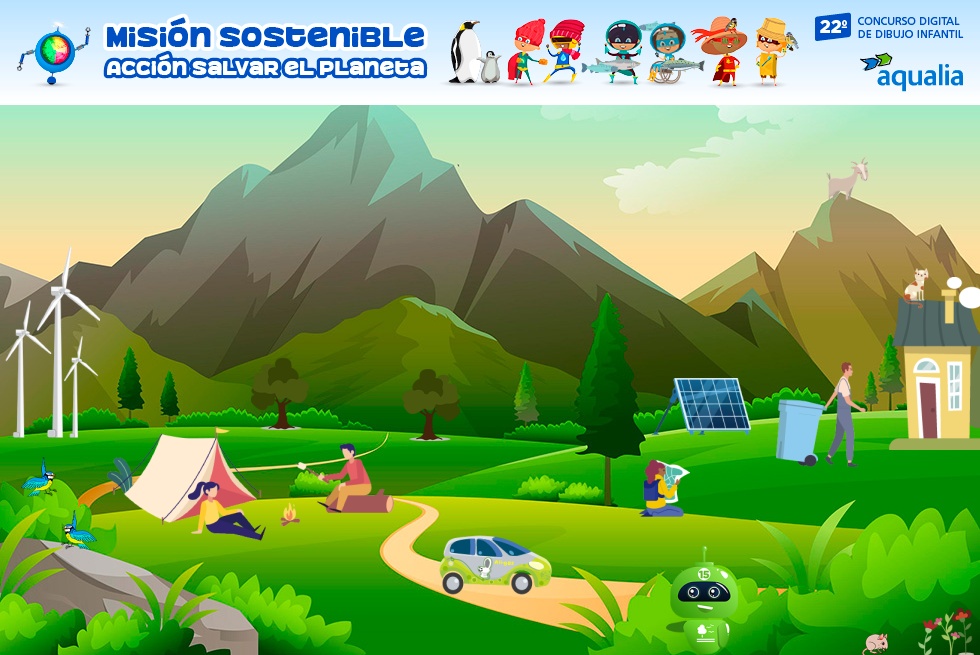Open the aqualia logo link

(x=911, y=72)
